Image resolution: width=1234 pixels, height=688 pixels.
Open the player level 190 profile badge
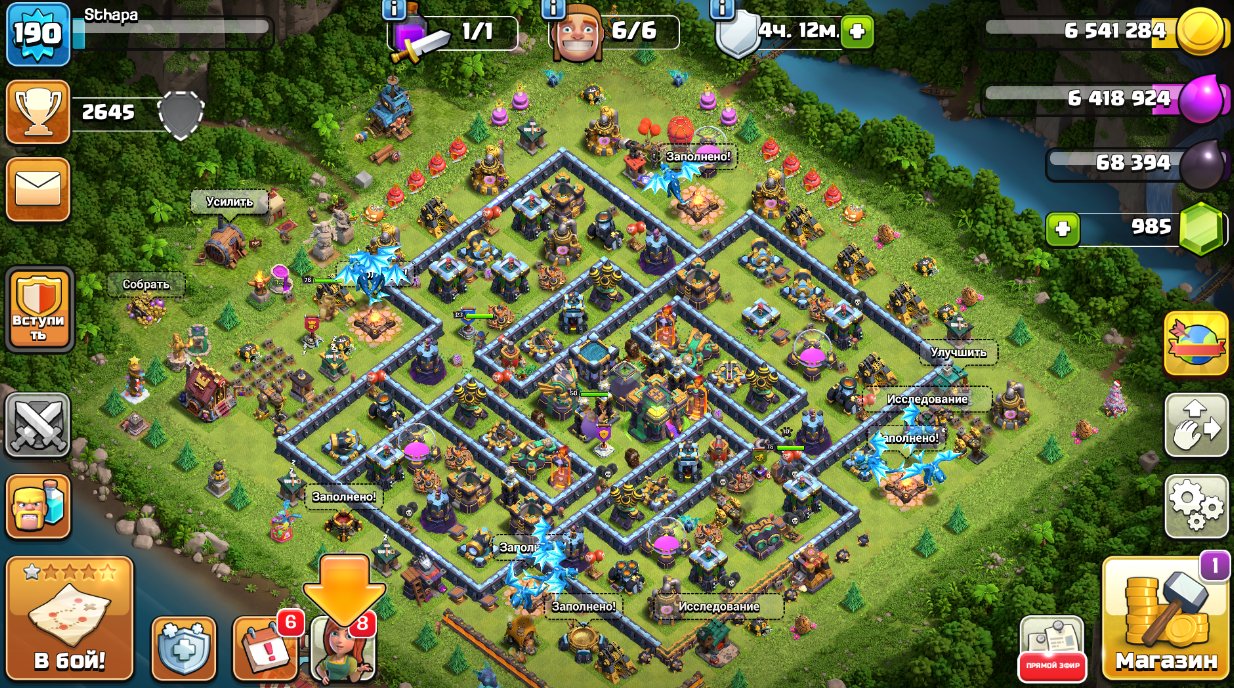pyautogui.click(x=38, y=34)
